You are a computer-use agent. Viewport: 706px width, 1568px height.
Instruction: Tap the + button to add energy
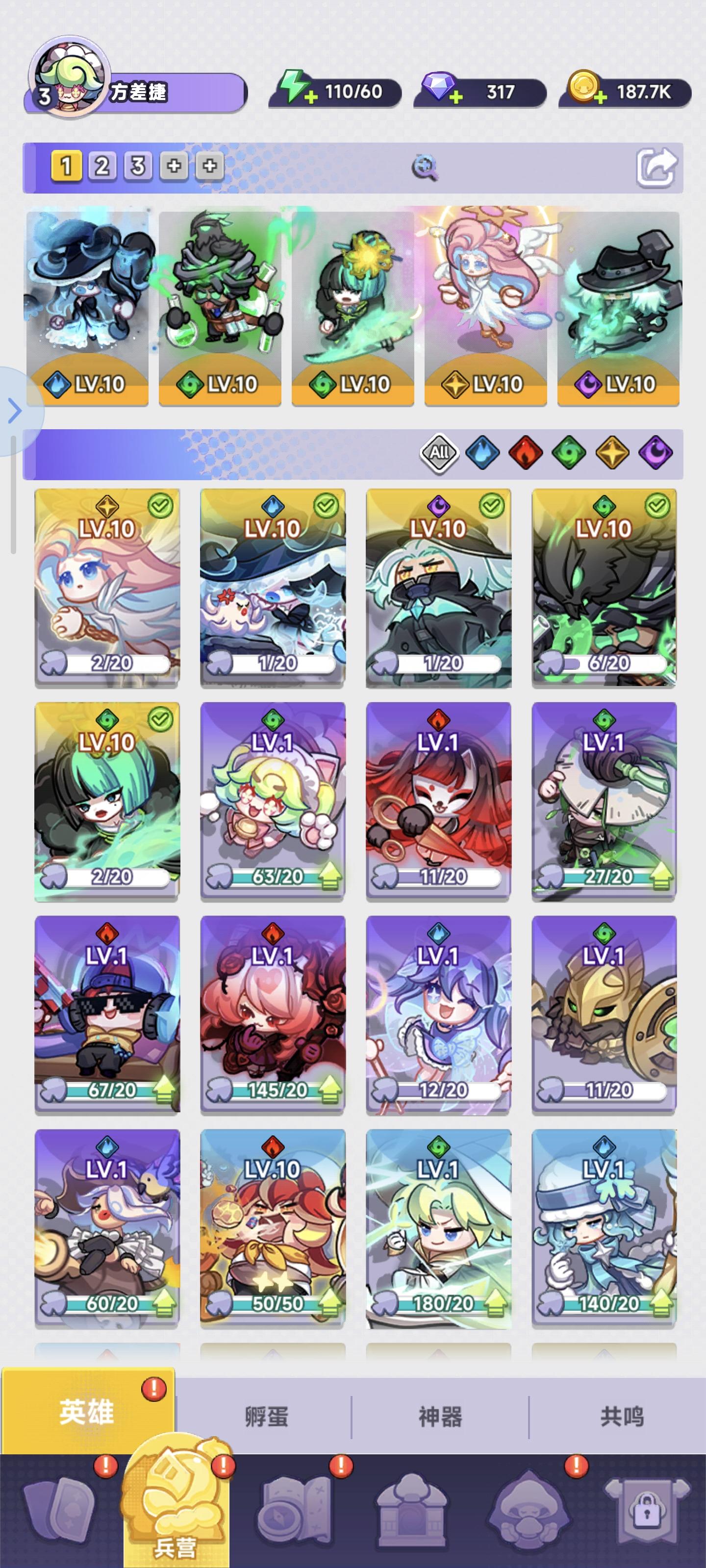click(312, 96)
